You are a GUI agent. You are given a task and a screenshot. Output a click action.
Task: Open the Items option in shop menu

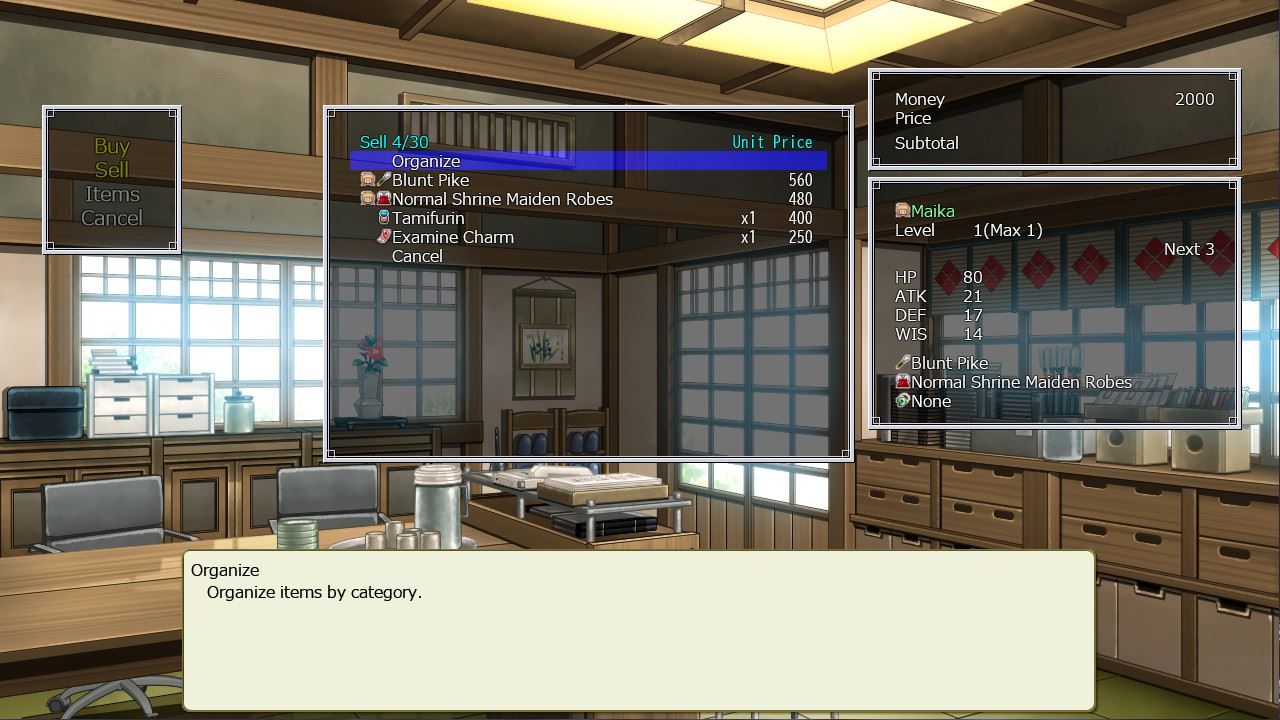pyautogui.click(x=112, y=194)
